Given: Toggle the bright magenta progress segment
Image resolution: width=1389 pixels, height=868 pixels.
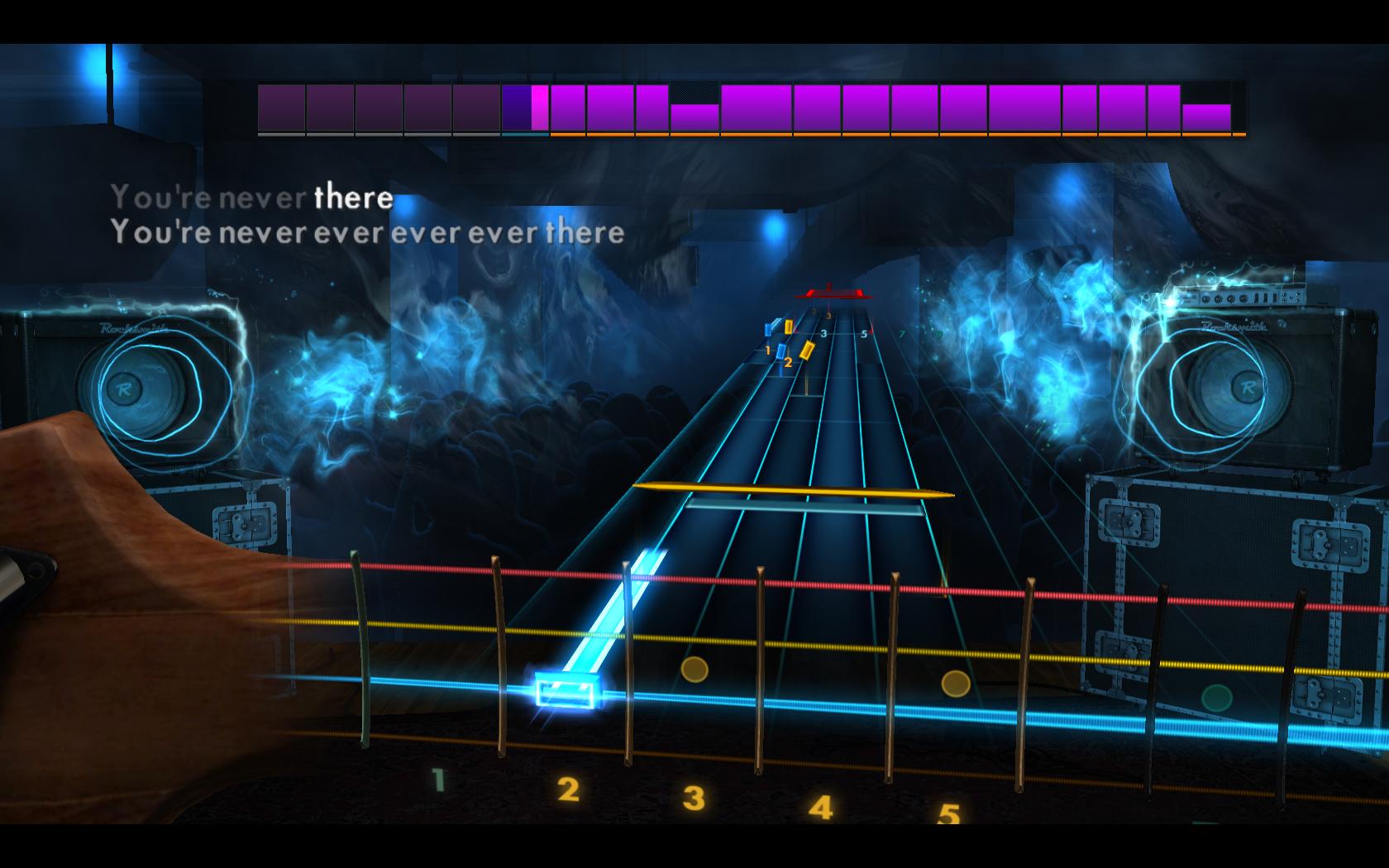Looking at the screenshot, I should point(539,107).
